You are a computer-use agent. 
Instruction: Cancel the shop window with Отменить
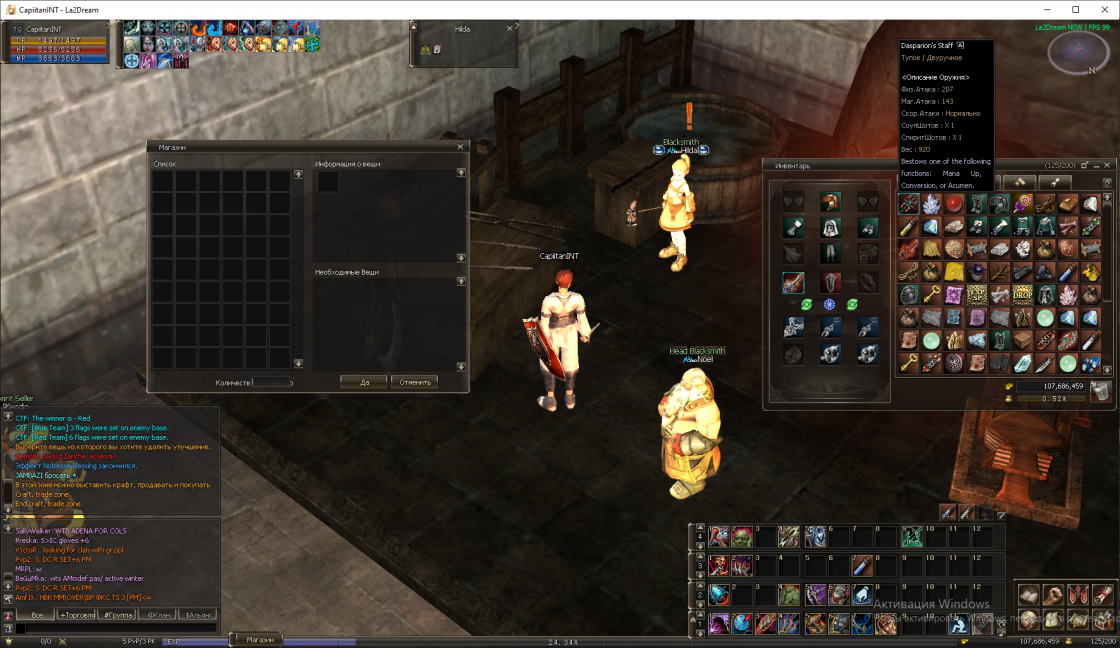pyautogui.click(x=415, y=382)
